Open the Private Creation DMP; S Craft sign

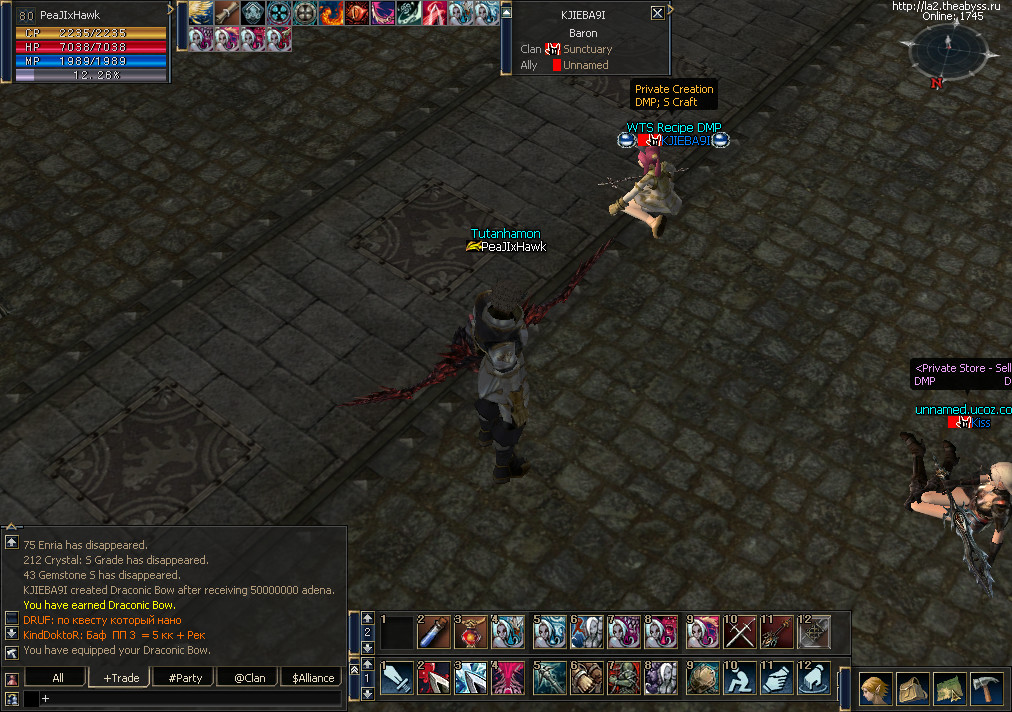[x=674, y=95]
